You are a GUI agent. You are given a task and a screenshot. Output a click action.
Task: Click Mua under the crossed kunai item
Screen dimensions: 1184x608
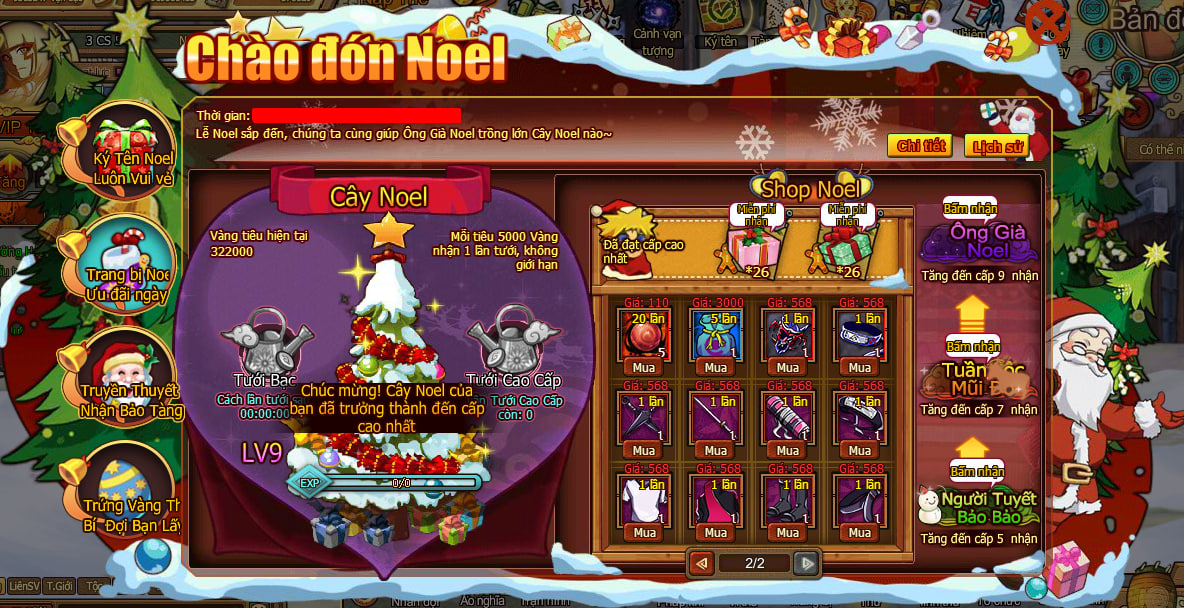(x=645, y=450)
